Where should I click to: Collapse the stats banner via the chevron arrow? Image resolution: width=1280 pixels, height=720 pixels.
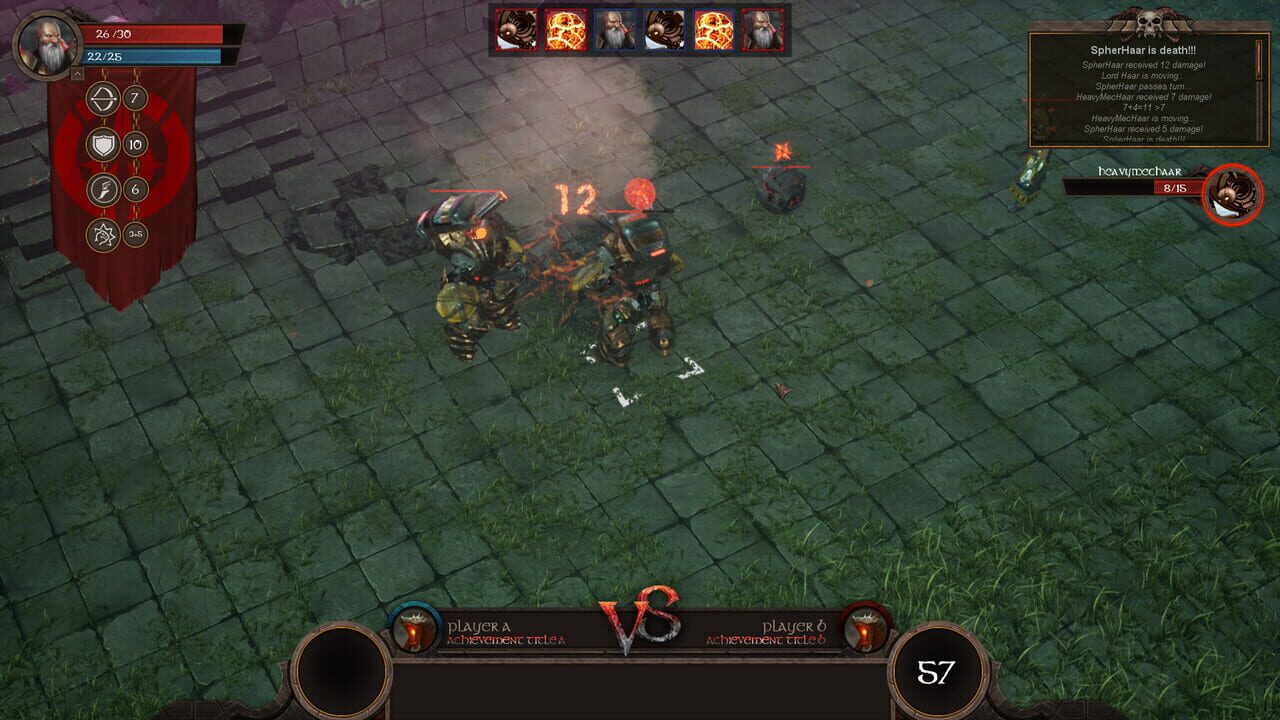pos(77,73)
